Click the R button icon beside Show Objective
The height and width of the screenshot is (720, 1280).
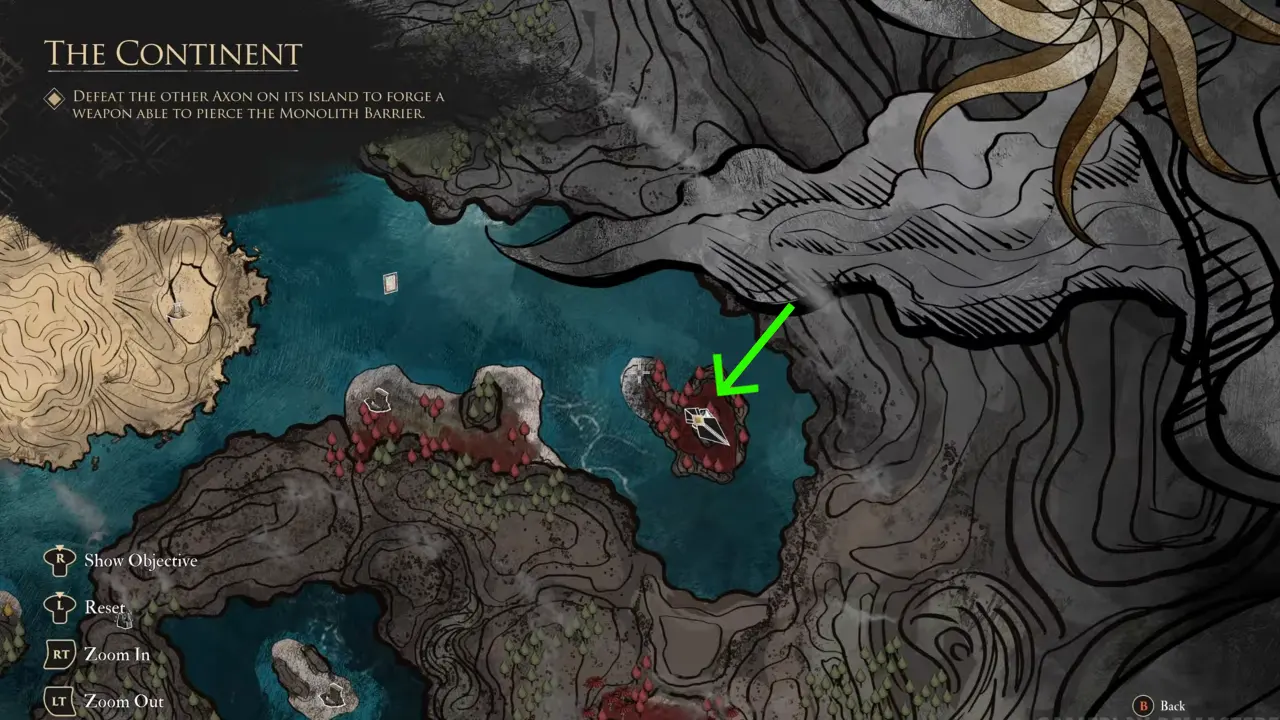pos(59,561)
